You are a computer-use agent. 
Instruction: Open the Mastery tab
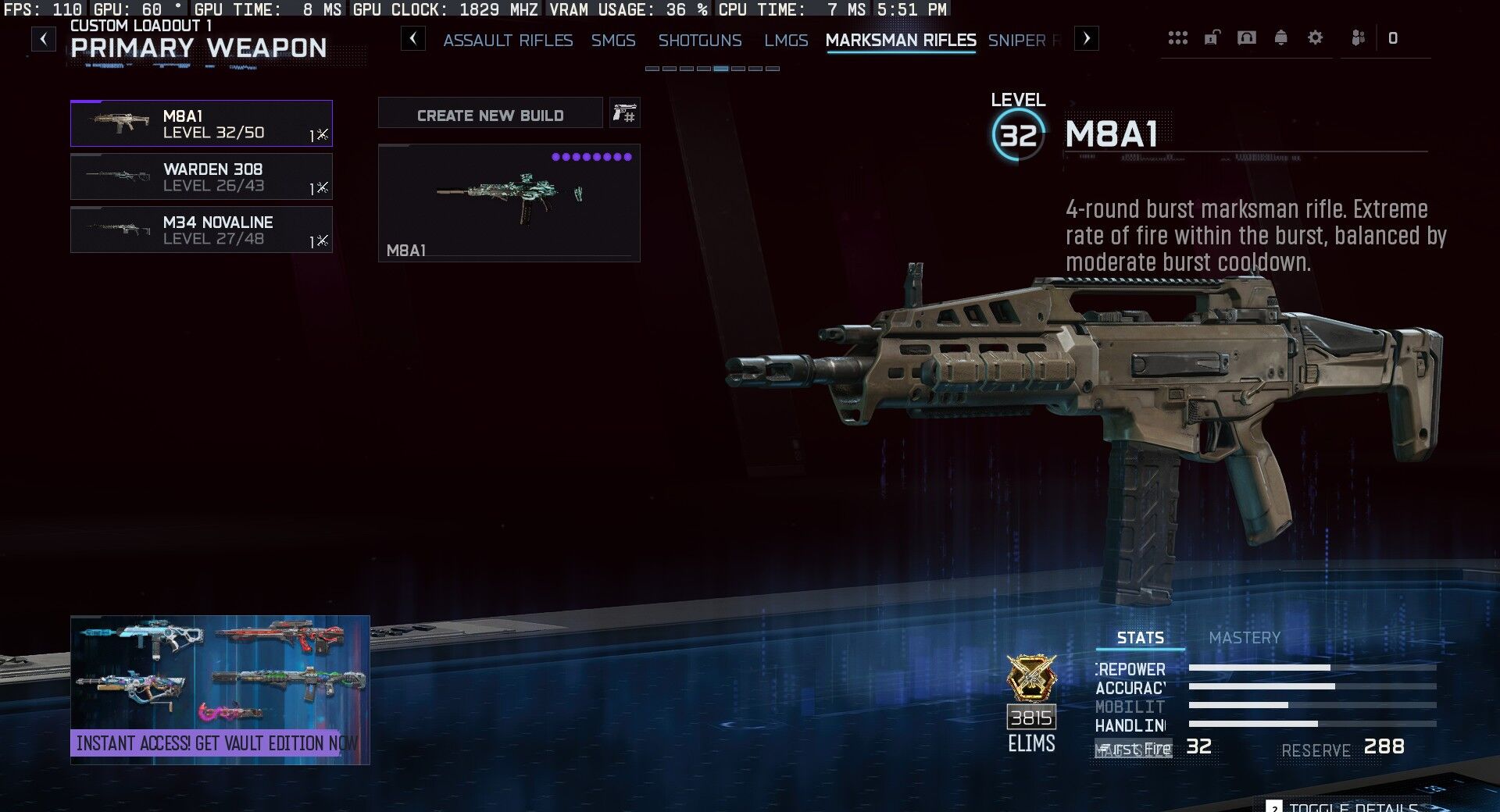pyautogui.click(x=1245, y=638)
